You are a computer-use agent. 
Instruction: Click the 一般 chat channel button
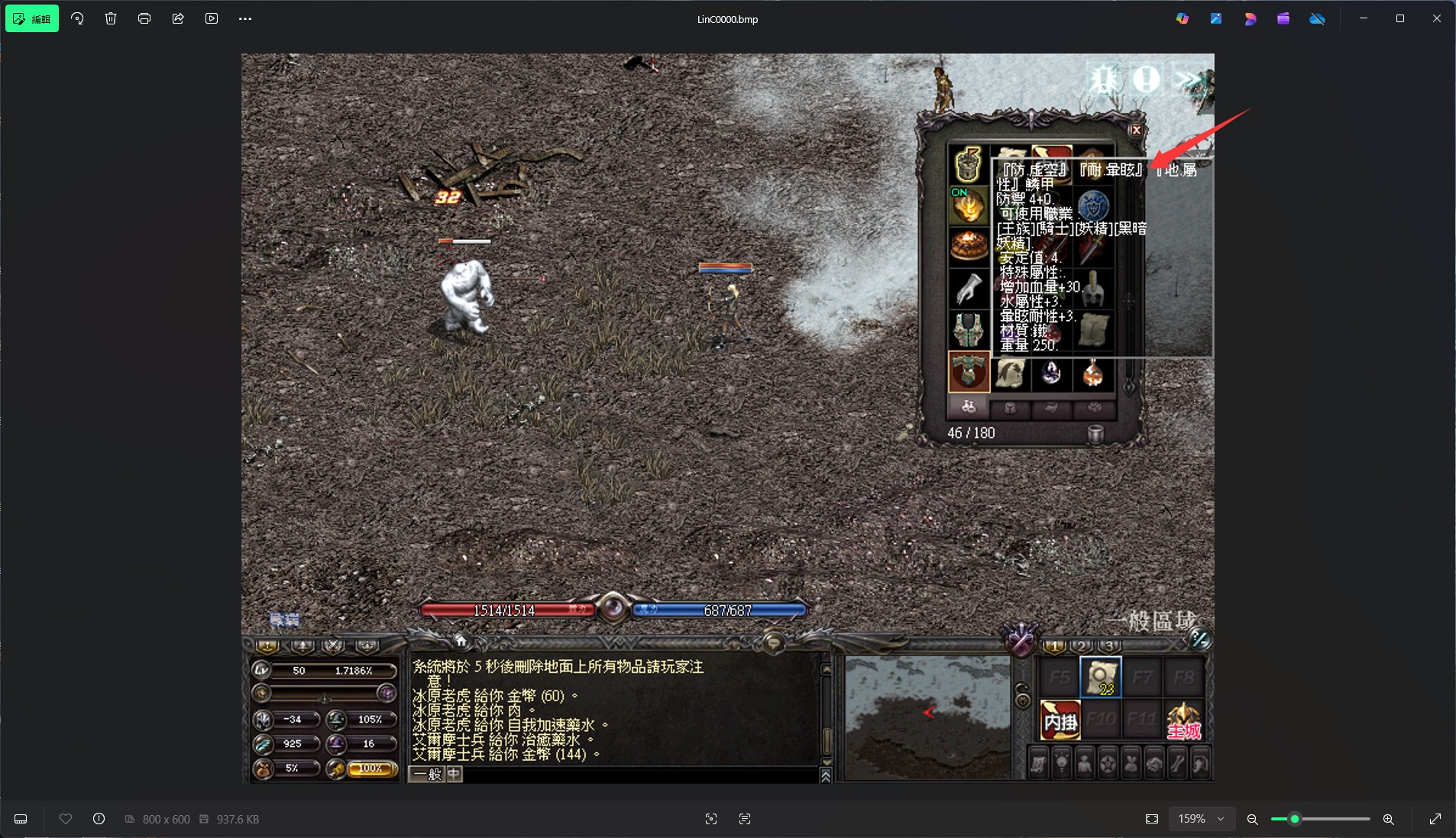[426, 775]
